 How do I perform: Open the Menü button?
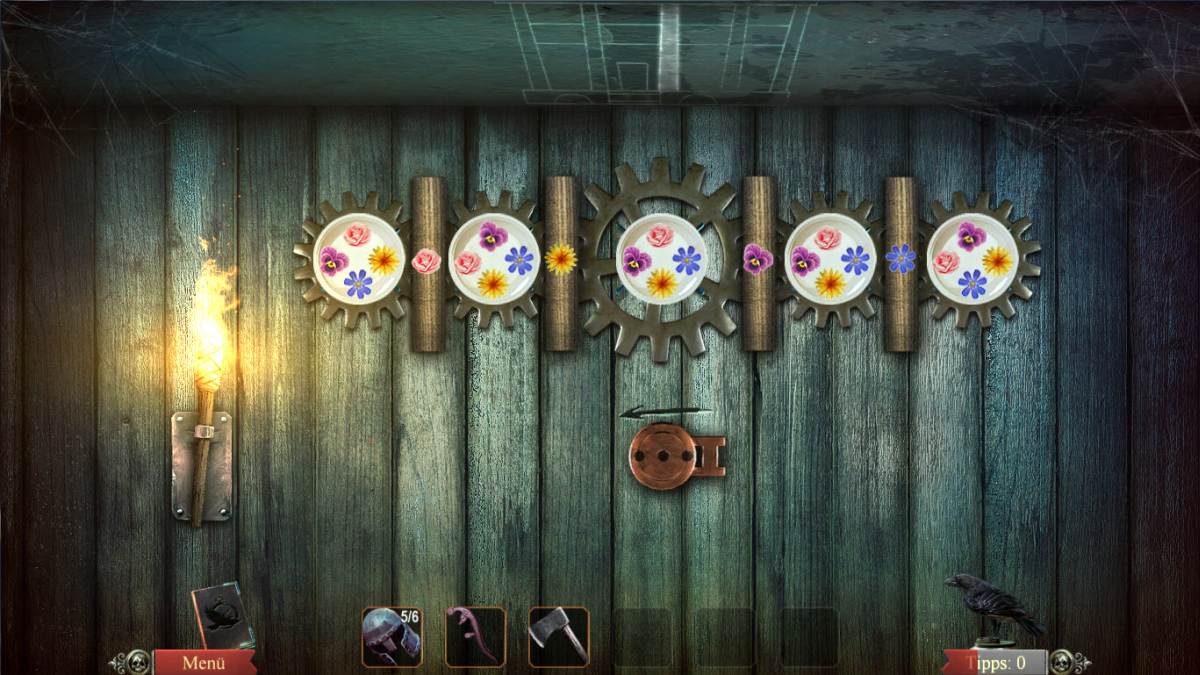(203, 662)
